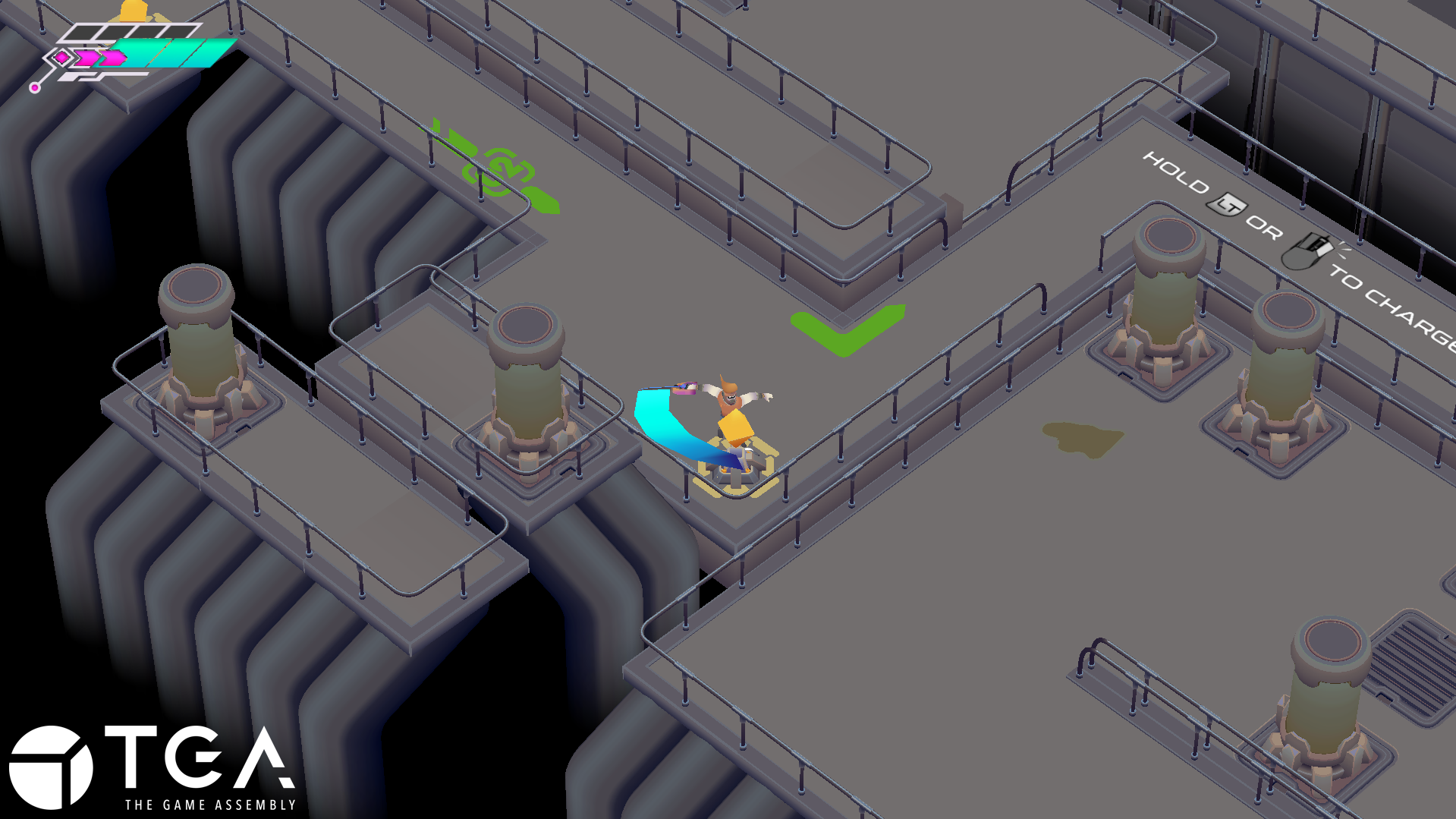The width and height of the screenshot is (1456, 819).
Task: Click the first pink arrow in the HUD
Action: [84, 58]
